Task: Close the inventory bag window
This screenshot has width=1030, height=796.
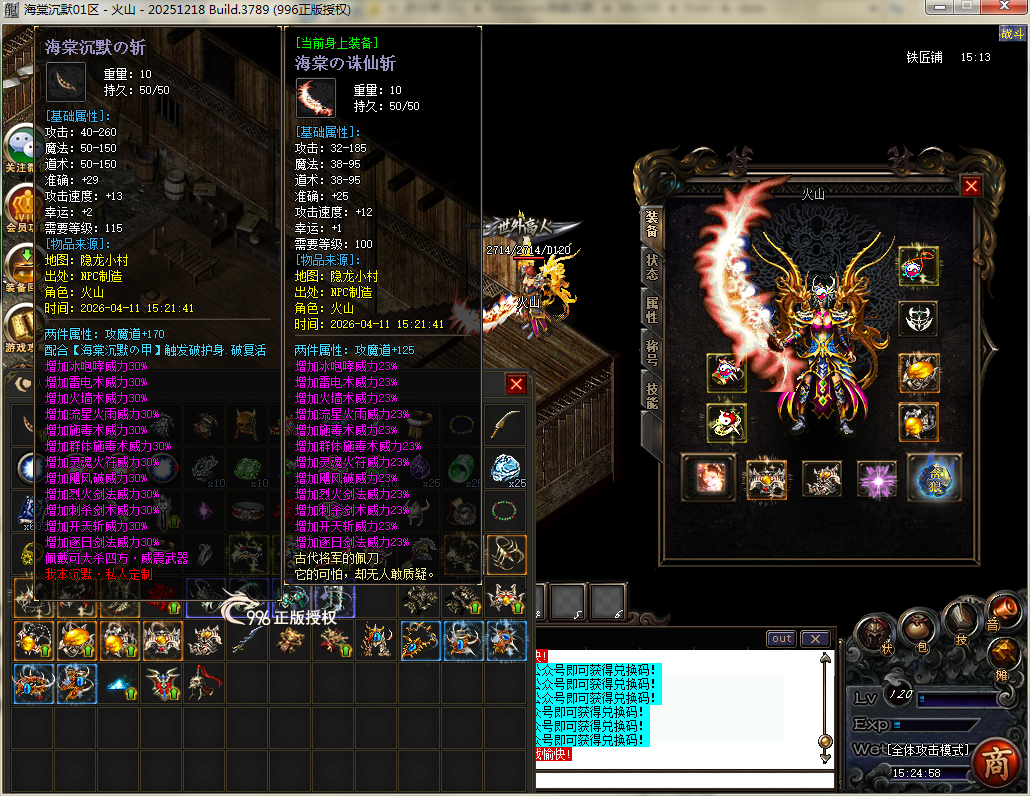Action: [516, 384]
